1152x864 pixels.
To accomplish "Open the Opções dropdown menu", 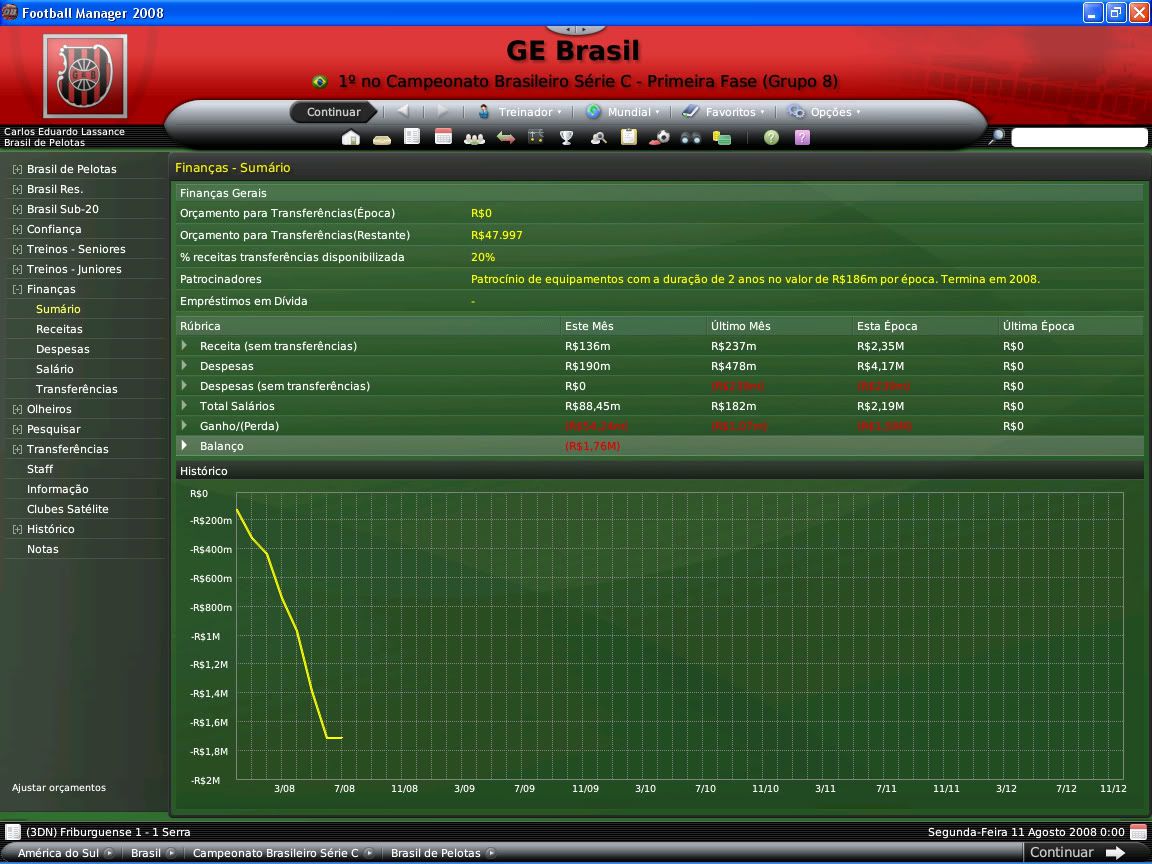I will 830,112.
